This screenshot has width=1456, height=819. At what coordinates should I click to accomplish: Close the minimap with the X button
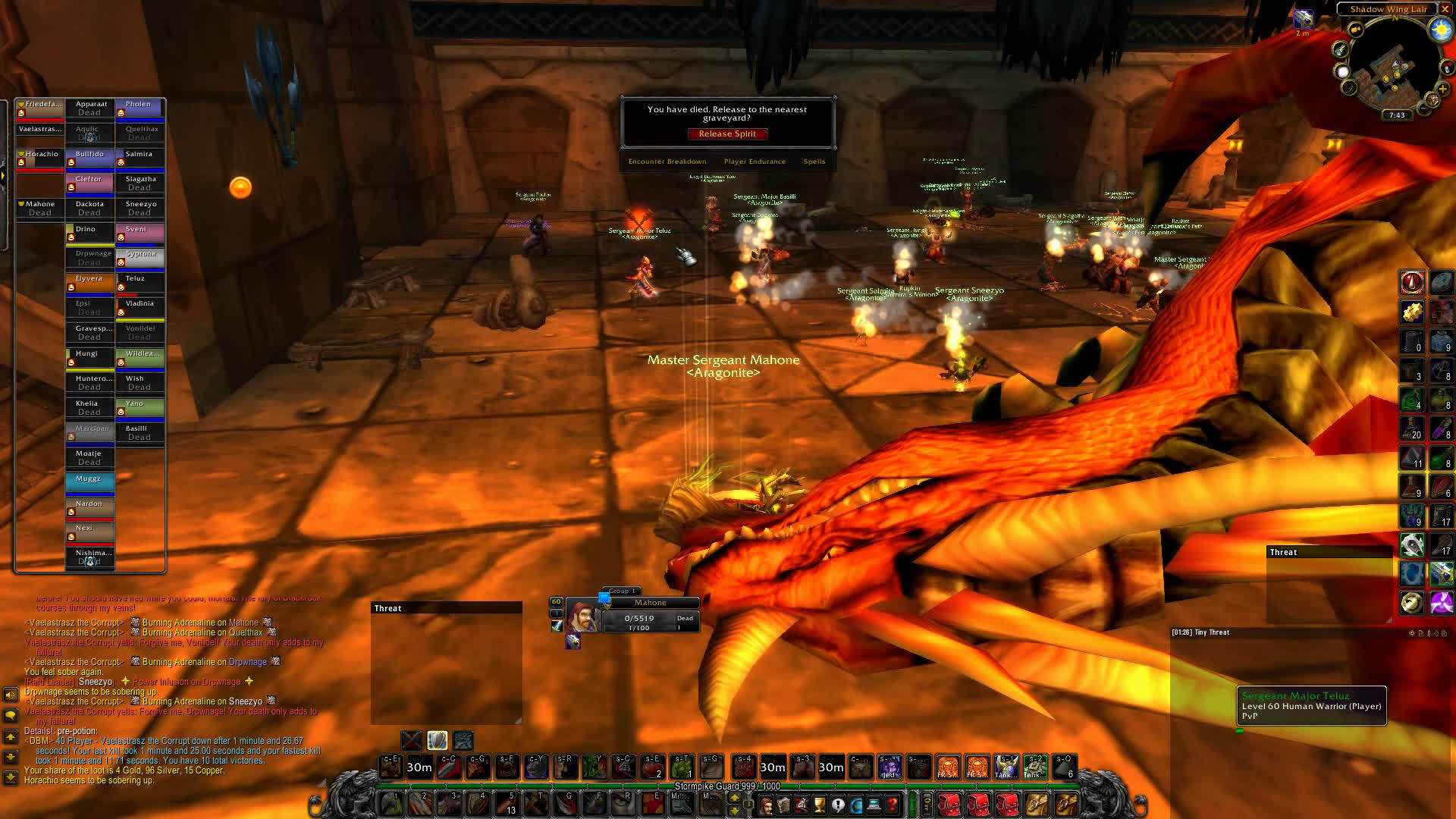tap(1445, 9)
